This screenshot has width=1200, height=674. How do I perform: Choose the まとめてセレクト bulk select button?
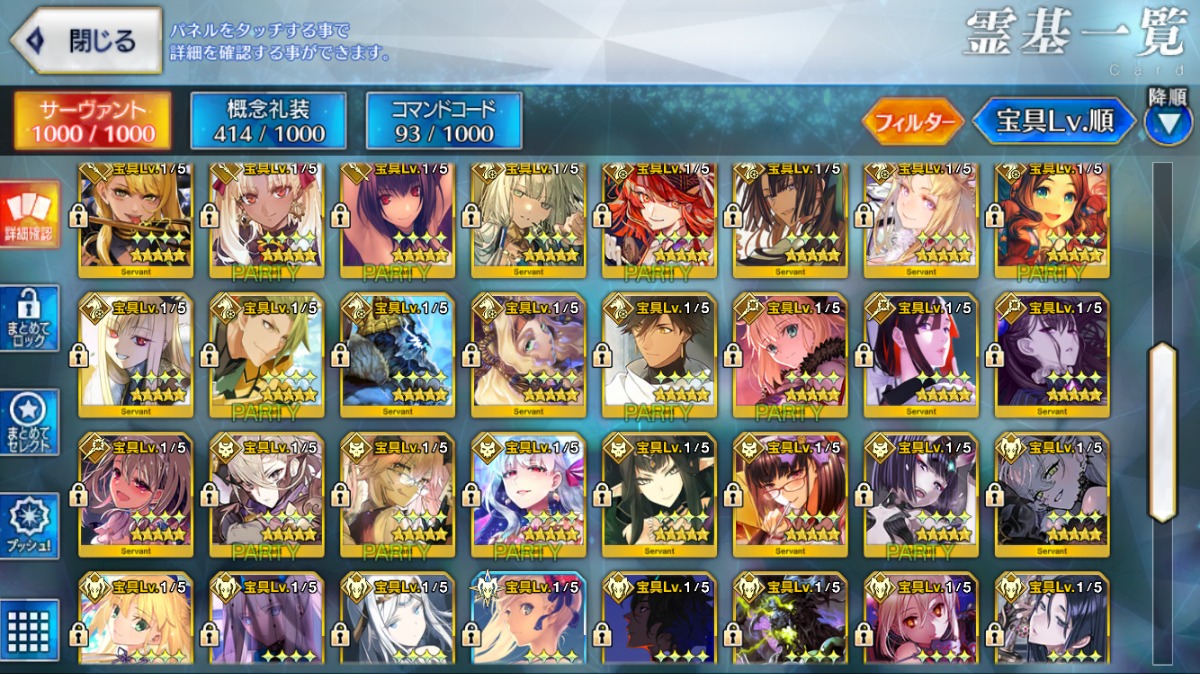pos(30,423)
